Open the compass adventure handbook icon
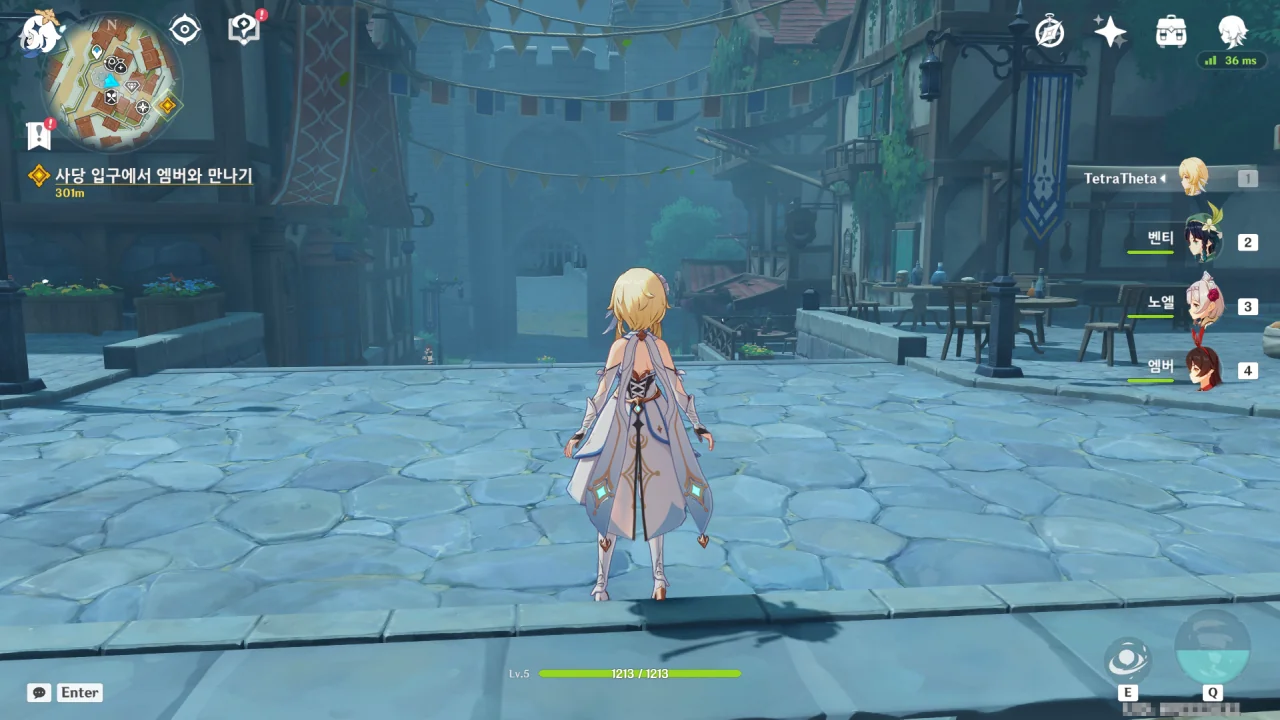This screenshot has width=1280, height=720. 1049,32
